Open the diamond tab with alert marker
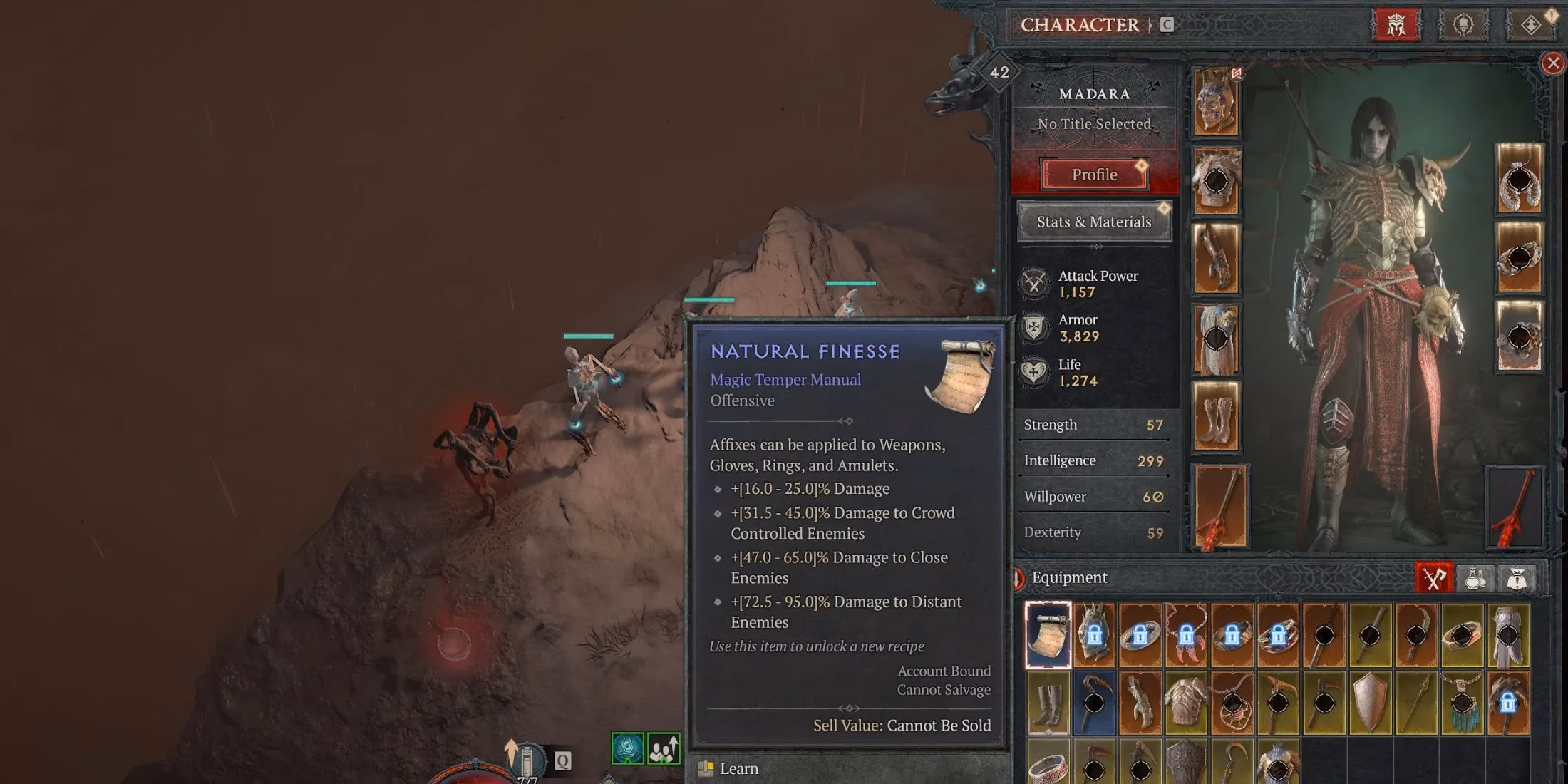This screenshot has width=1568, height=784. [1531, 22]
